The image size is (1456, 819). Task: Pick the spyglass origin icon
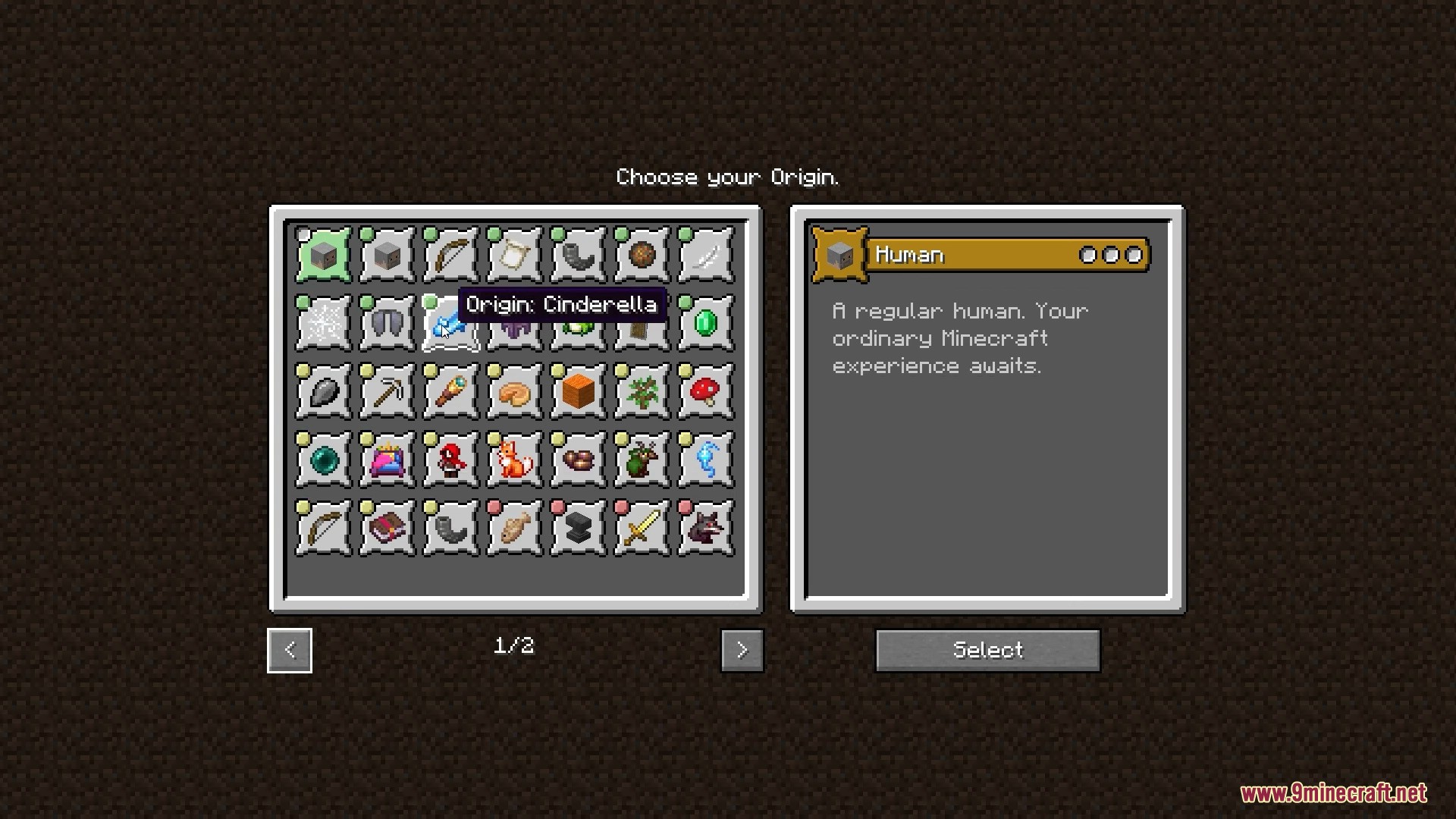(450, 392)
